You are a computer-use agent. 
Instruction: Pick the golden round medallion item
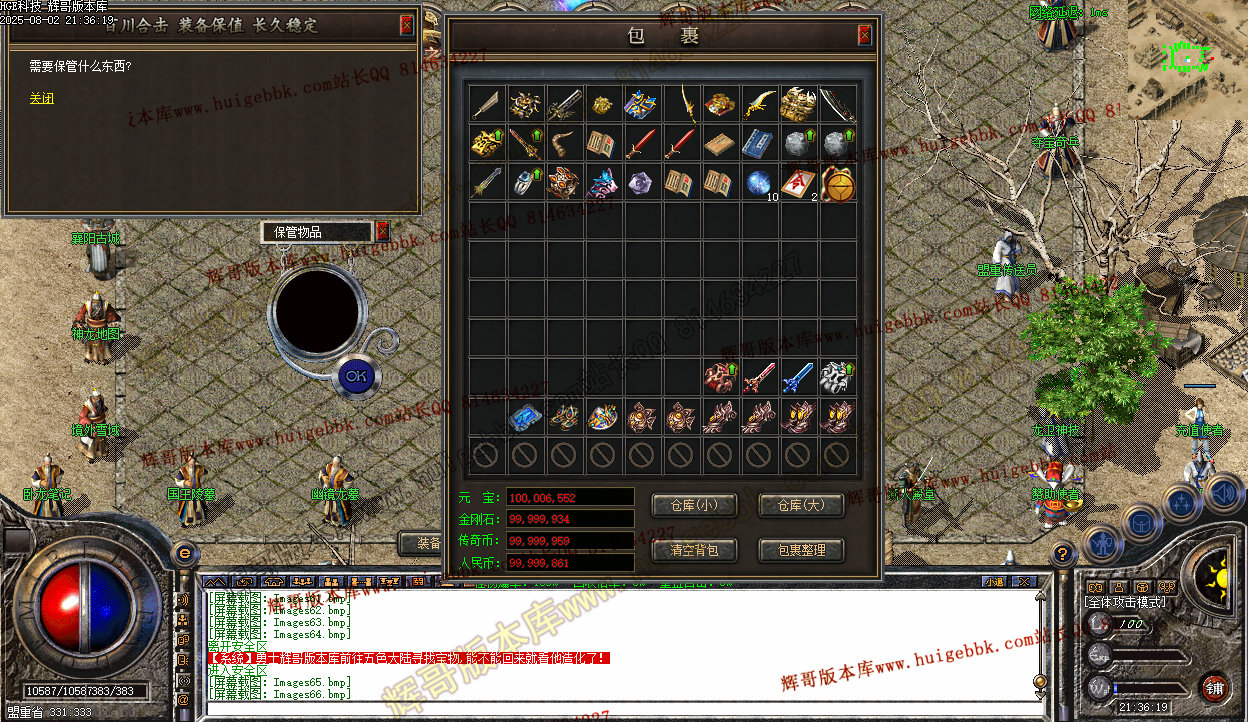point(838,184)
